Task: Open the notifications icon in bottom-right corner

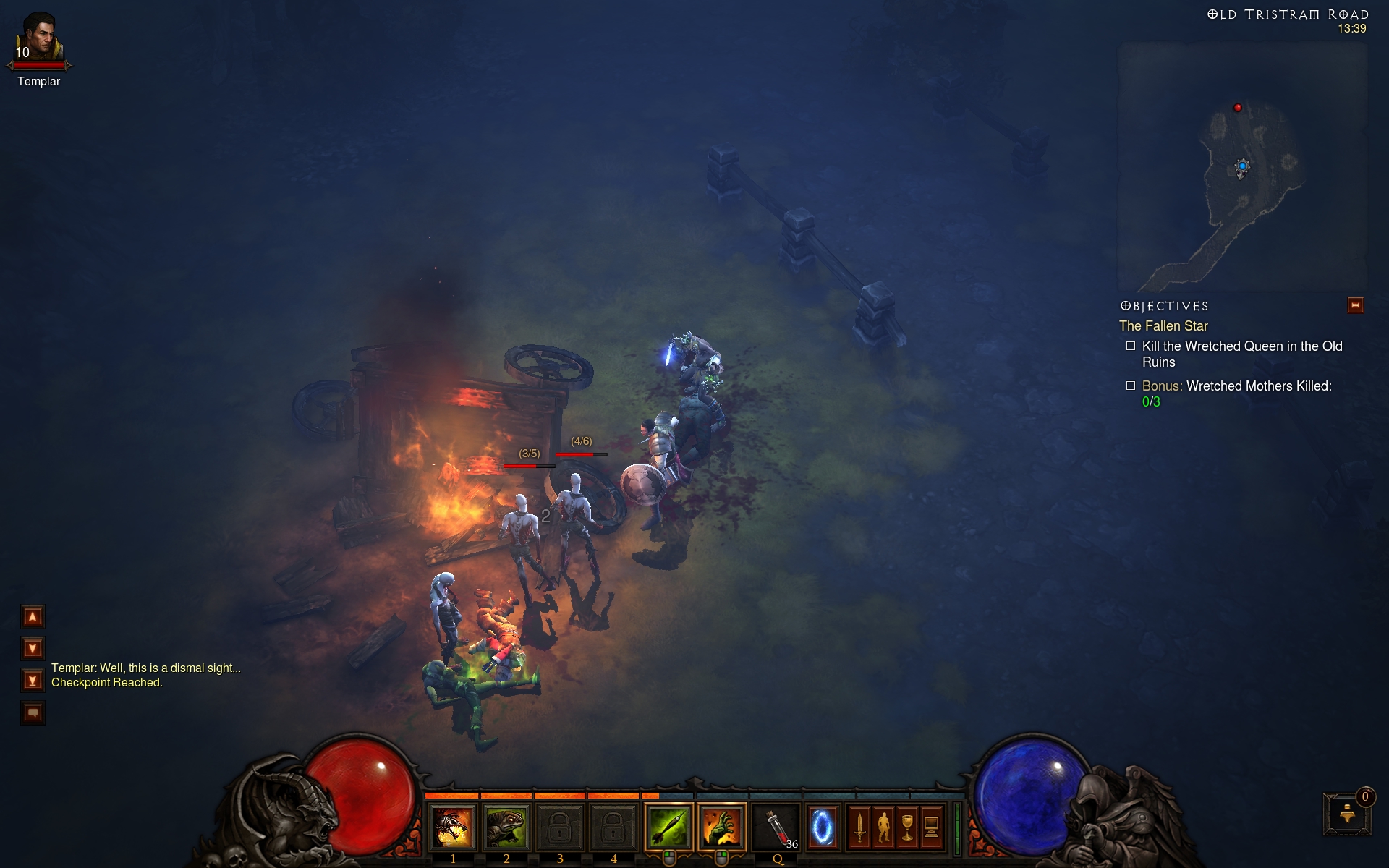Action: tap(1347, 814)
